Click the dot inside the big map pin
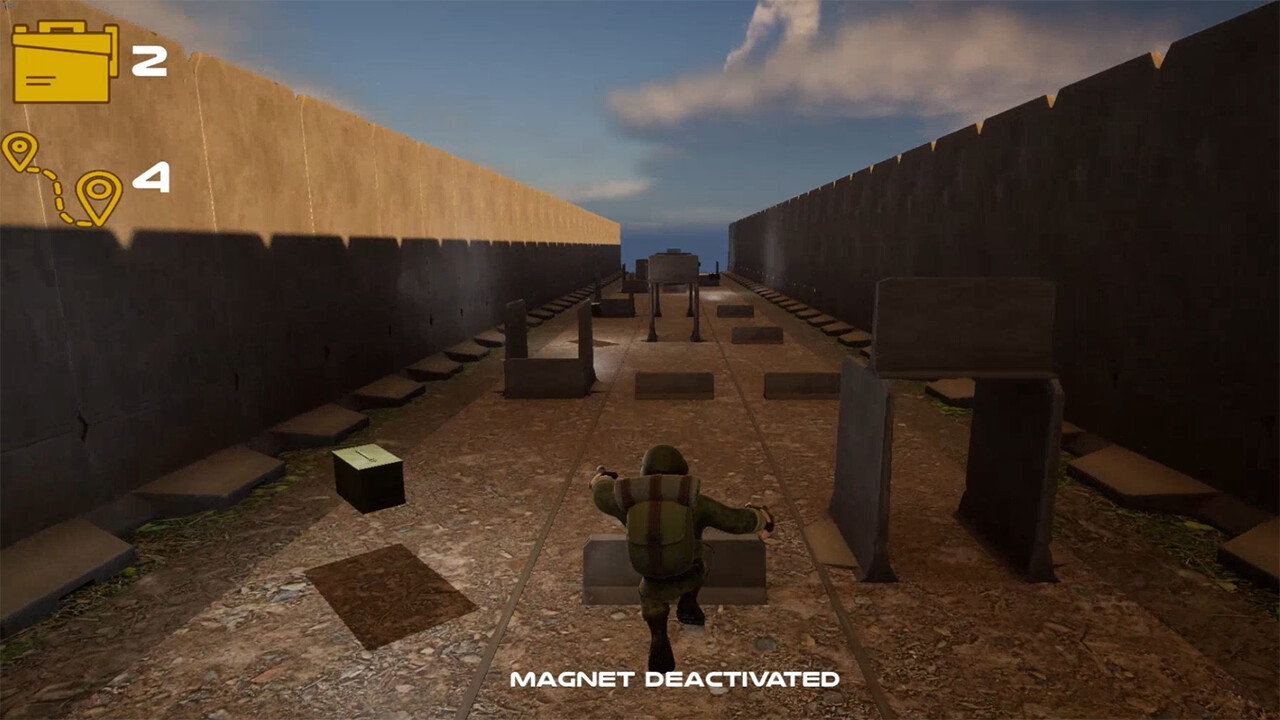 click(x=98, y=188)
